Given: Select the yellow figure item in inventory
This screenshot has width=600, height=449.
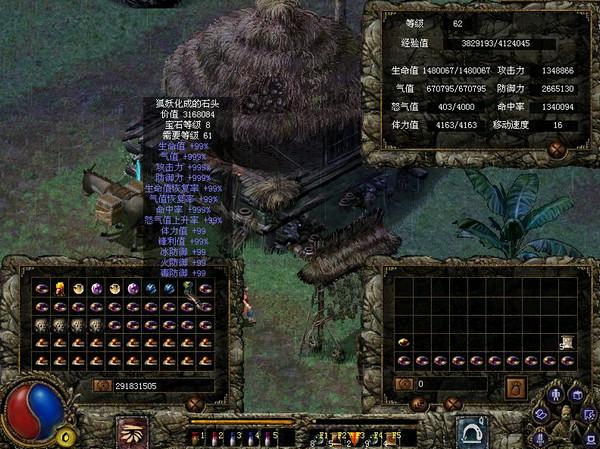Looking at the screenshot, I should tap(60, 289).
